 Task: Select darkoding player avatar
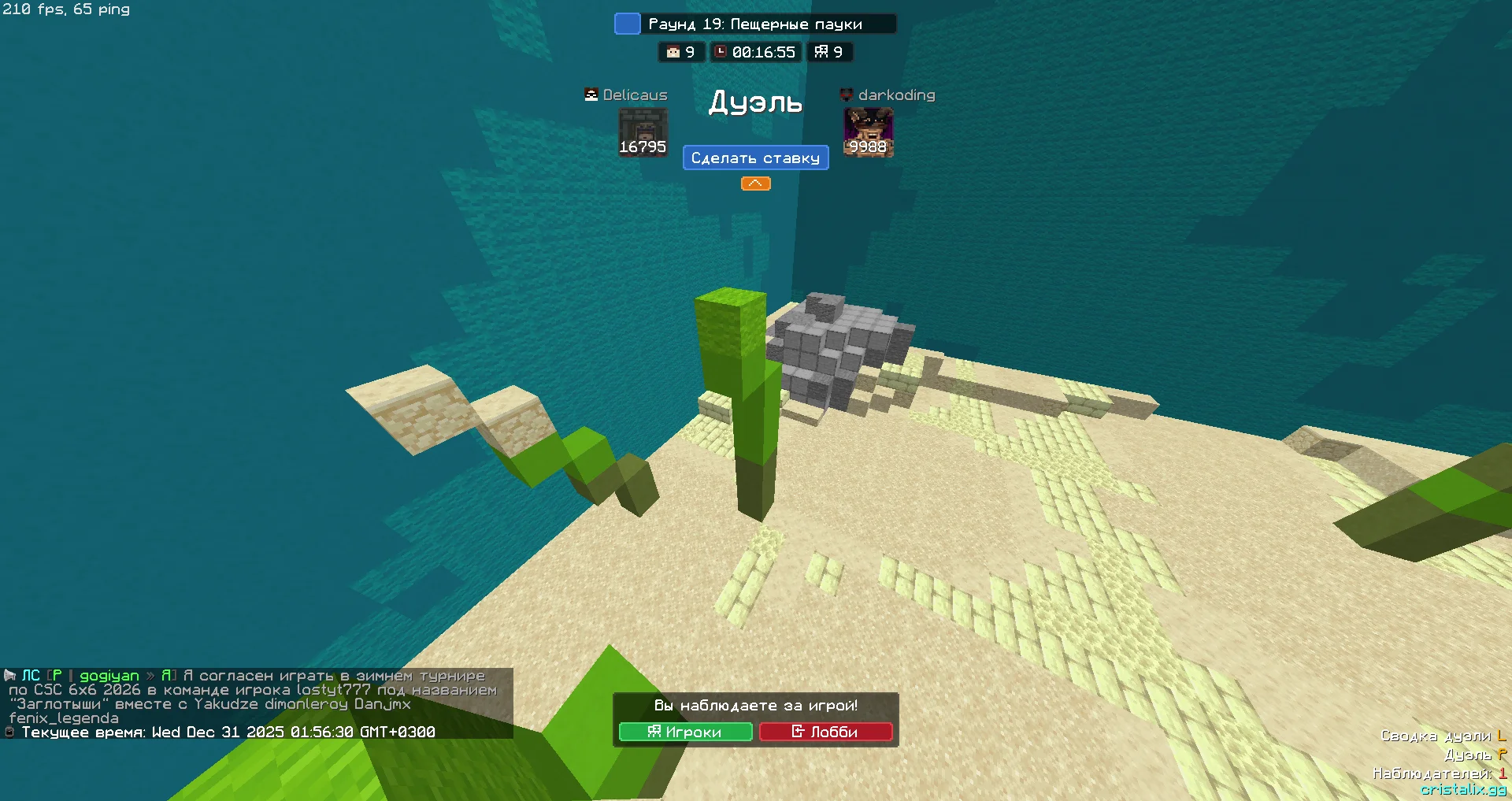click(x=868, y=132)
